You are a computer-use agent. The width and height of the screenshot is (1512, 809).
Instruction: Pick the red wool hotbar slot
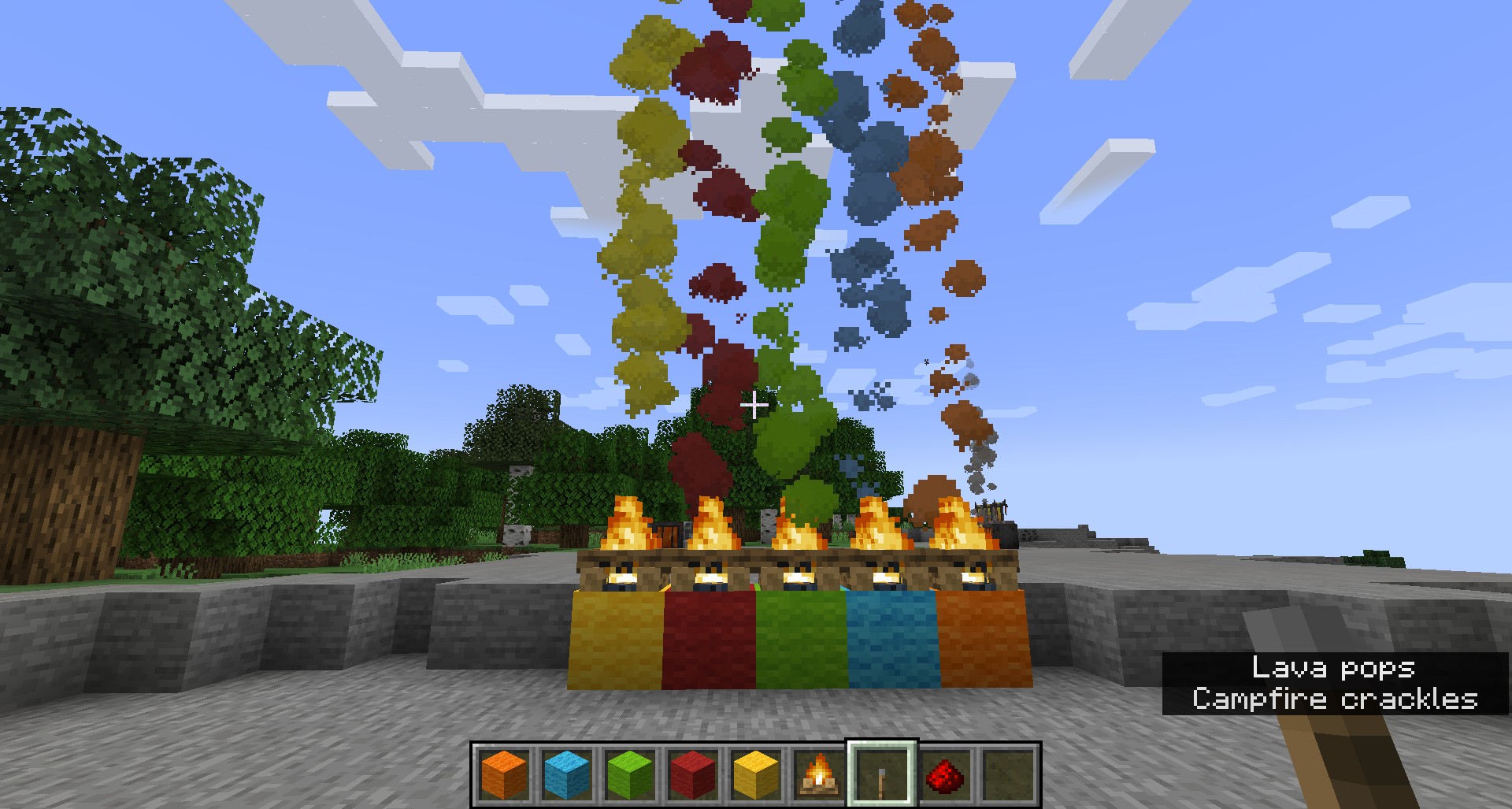point(693,774)
